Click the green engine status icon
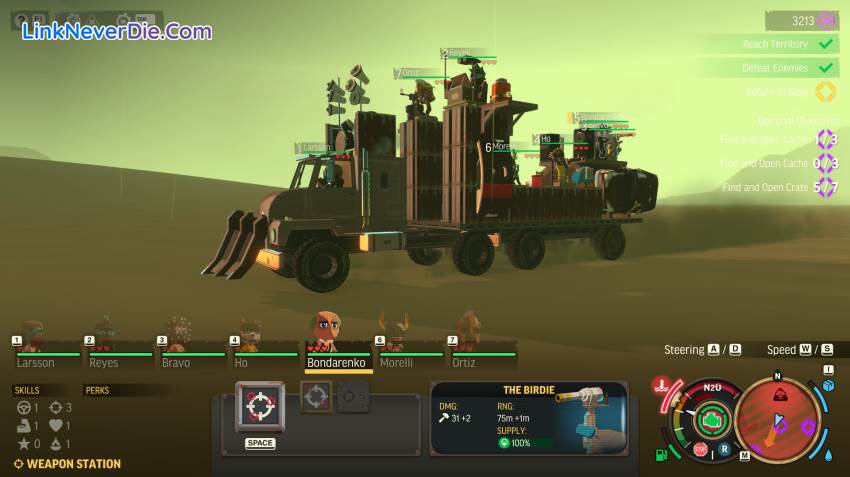 [x=713, y=419]
